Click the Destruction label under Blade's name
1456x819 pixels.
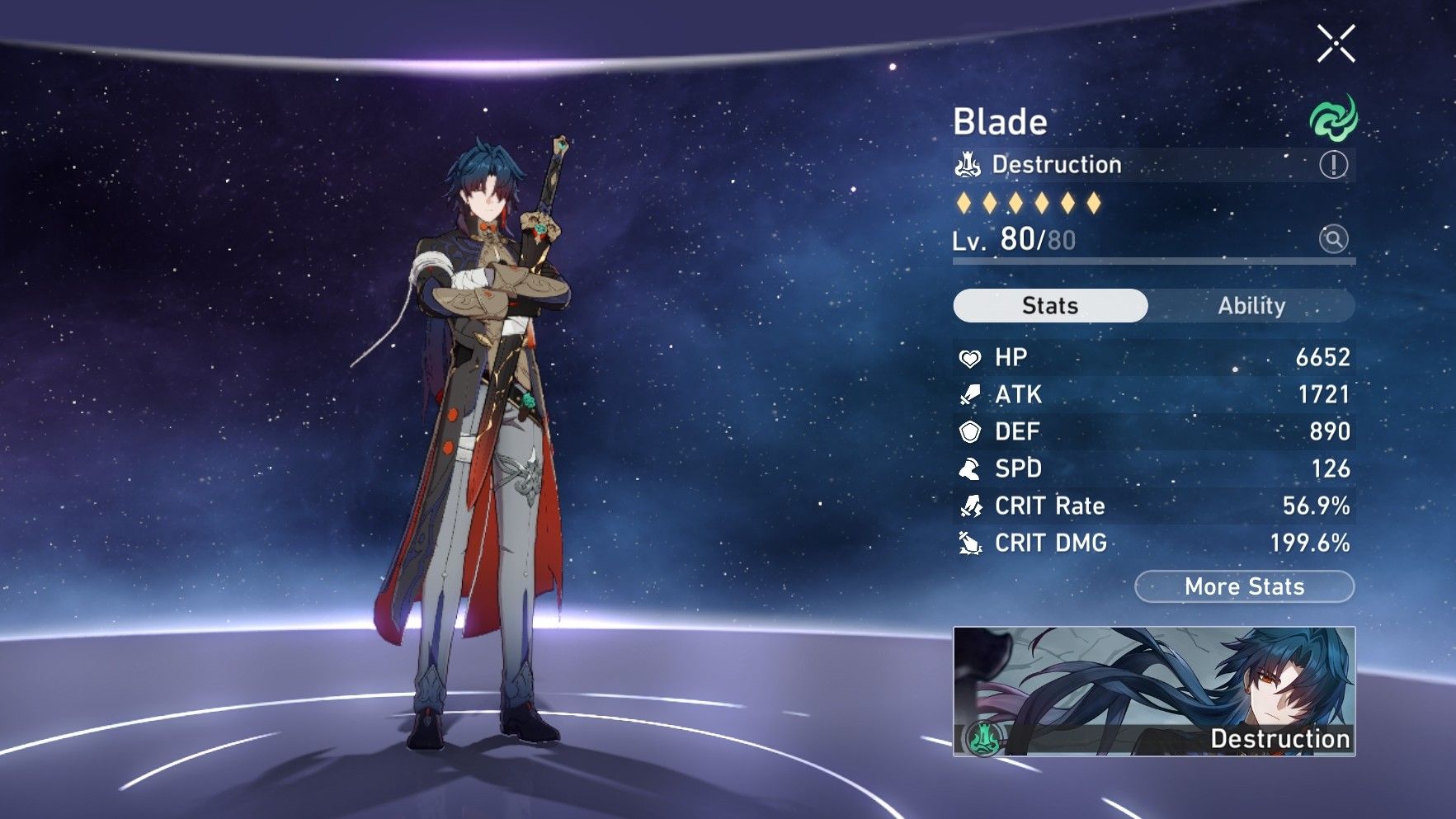point(1056,163)
